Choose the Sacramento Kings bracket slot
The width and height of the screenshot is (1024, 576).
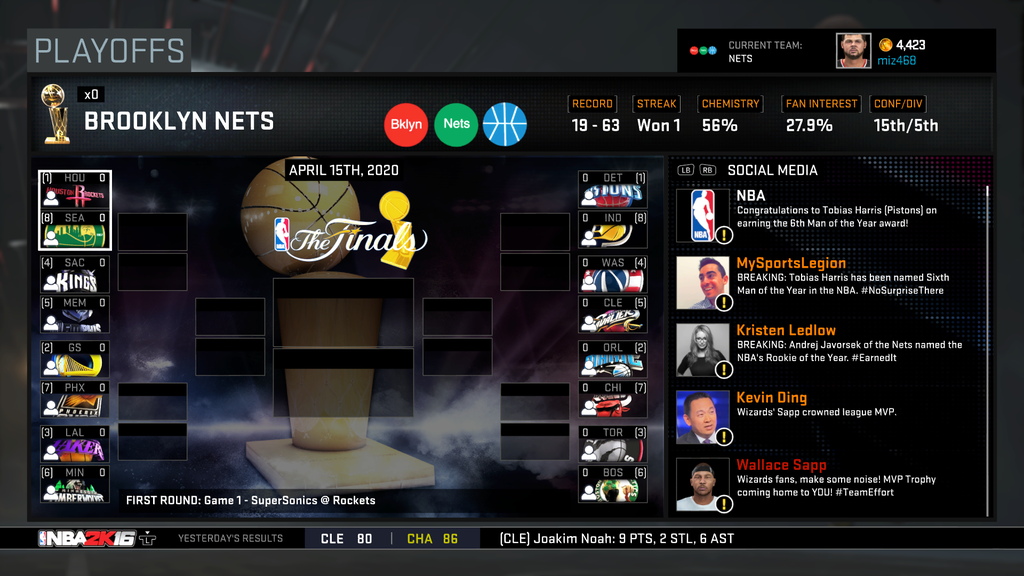tap(75, 275)
